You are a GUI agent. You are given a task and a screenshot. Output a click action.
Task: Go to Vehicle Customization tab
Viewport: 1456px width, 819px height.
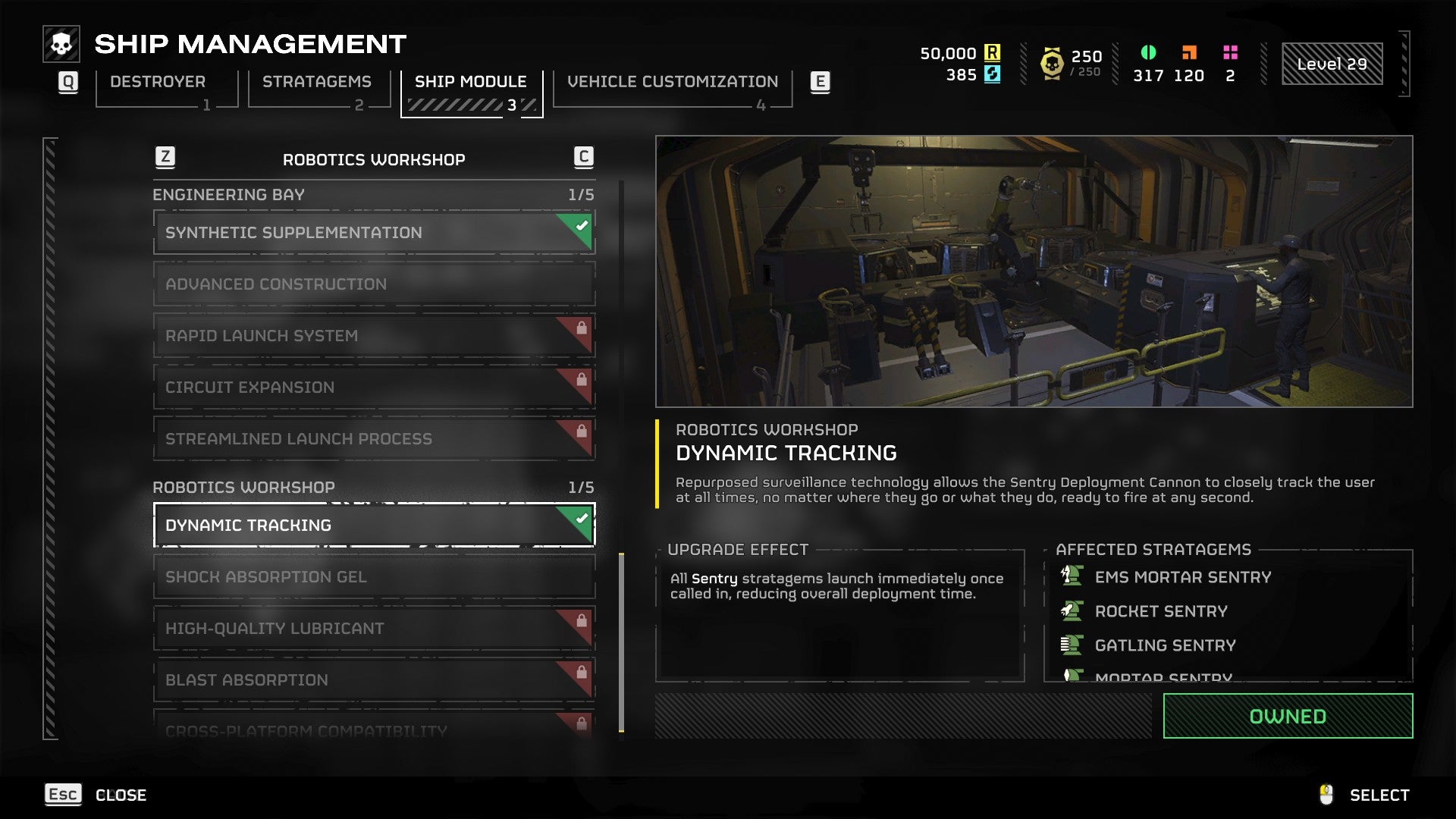[673, 82]
